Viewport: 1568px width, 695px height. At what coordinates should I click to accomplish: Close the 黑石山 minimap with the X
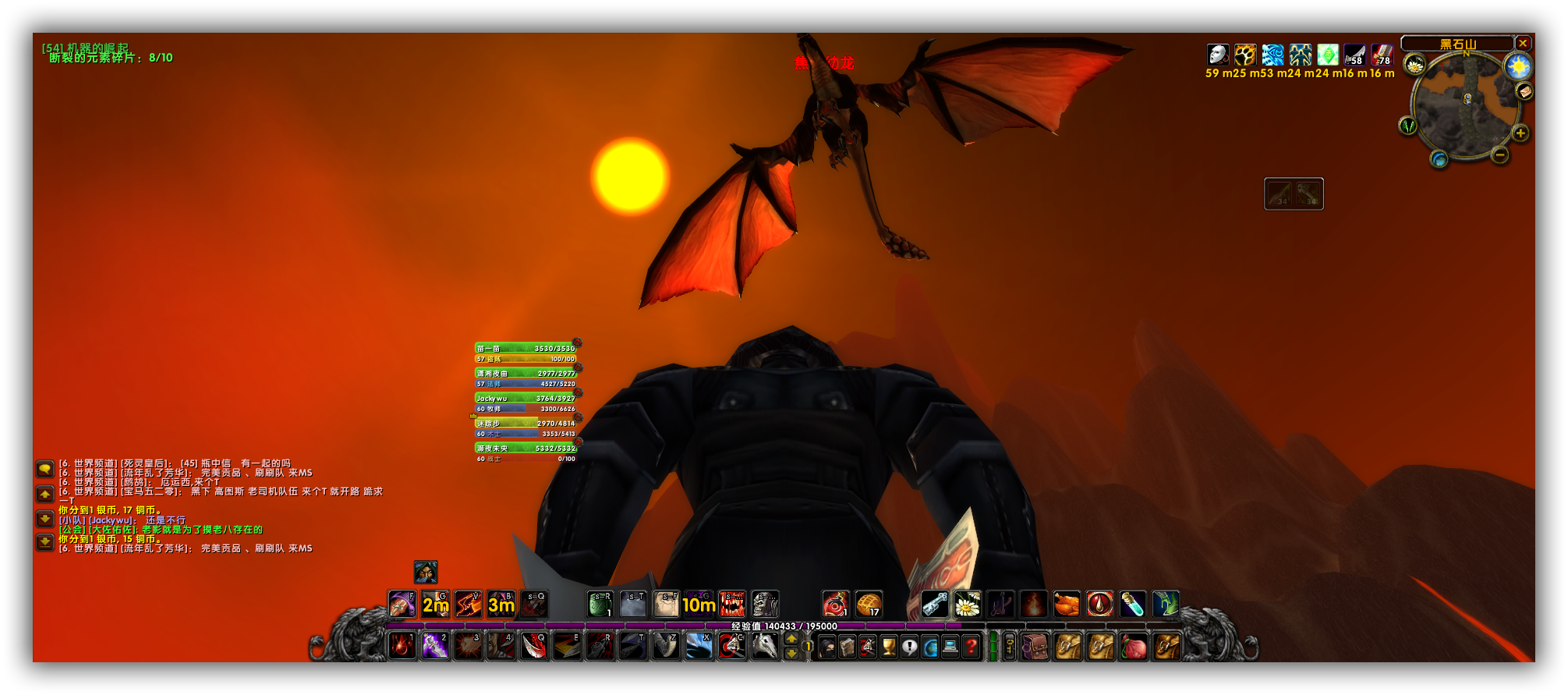click(x=1522, y=44)
